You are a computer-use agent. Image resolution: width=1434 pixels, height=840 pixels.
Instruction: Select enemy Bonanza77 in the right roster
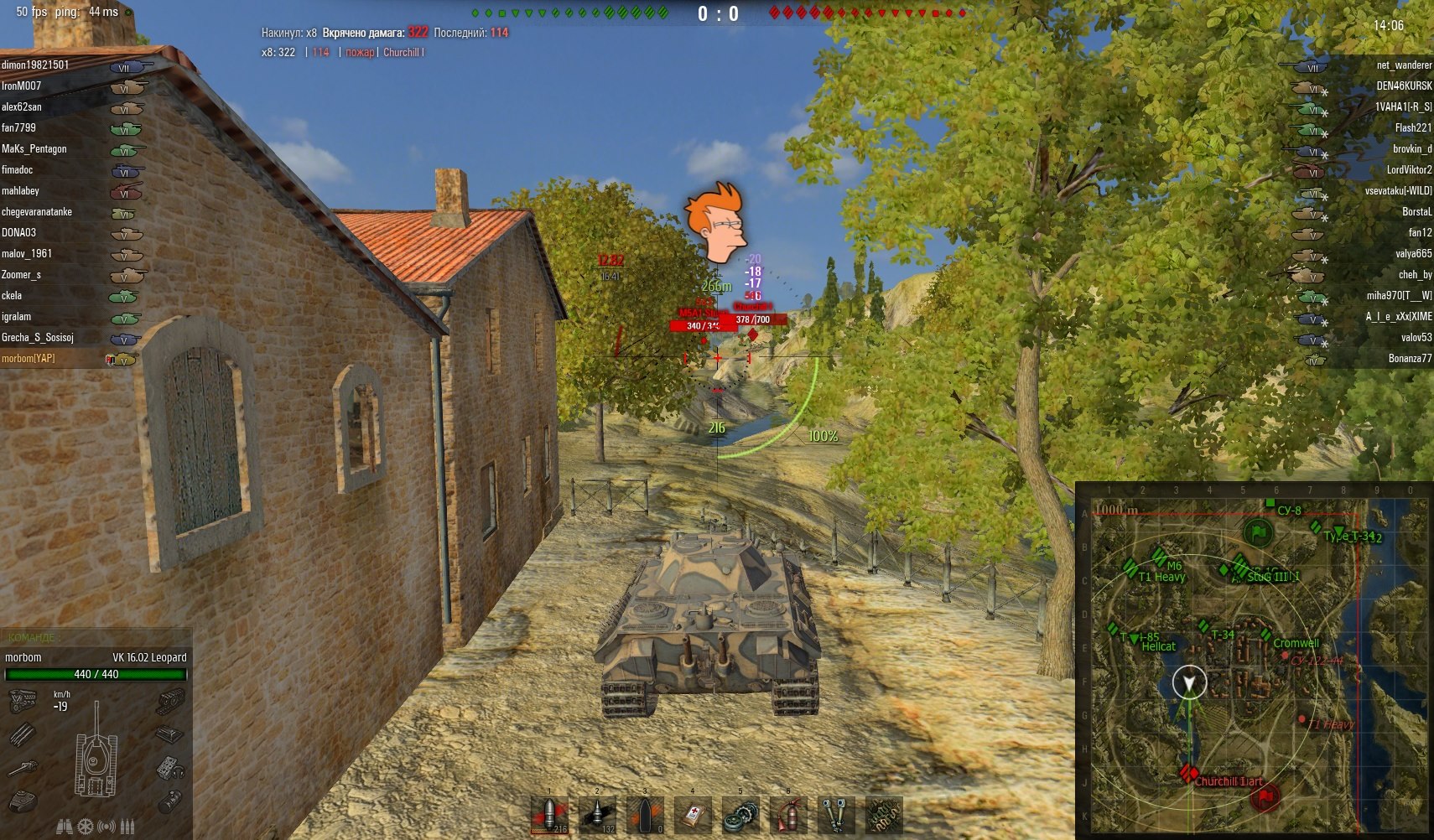[x=1410, y=358]
